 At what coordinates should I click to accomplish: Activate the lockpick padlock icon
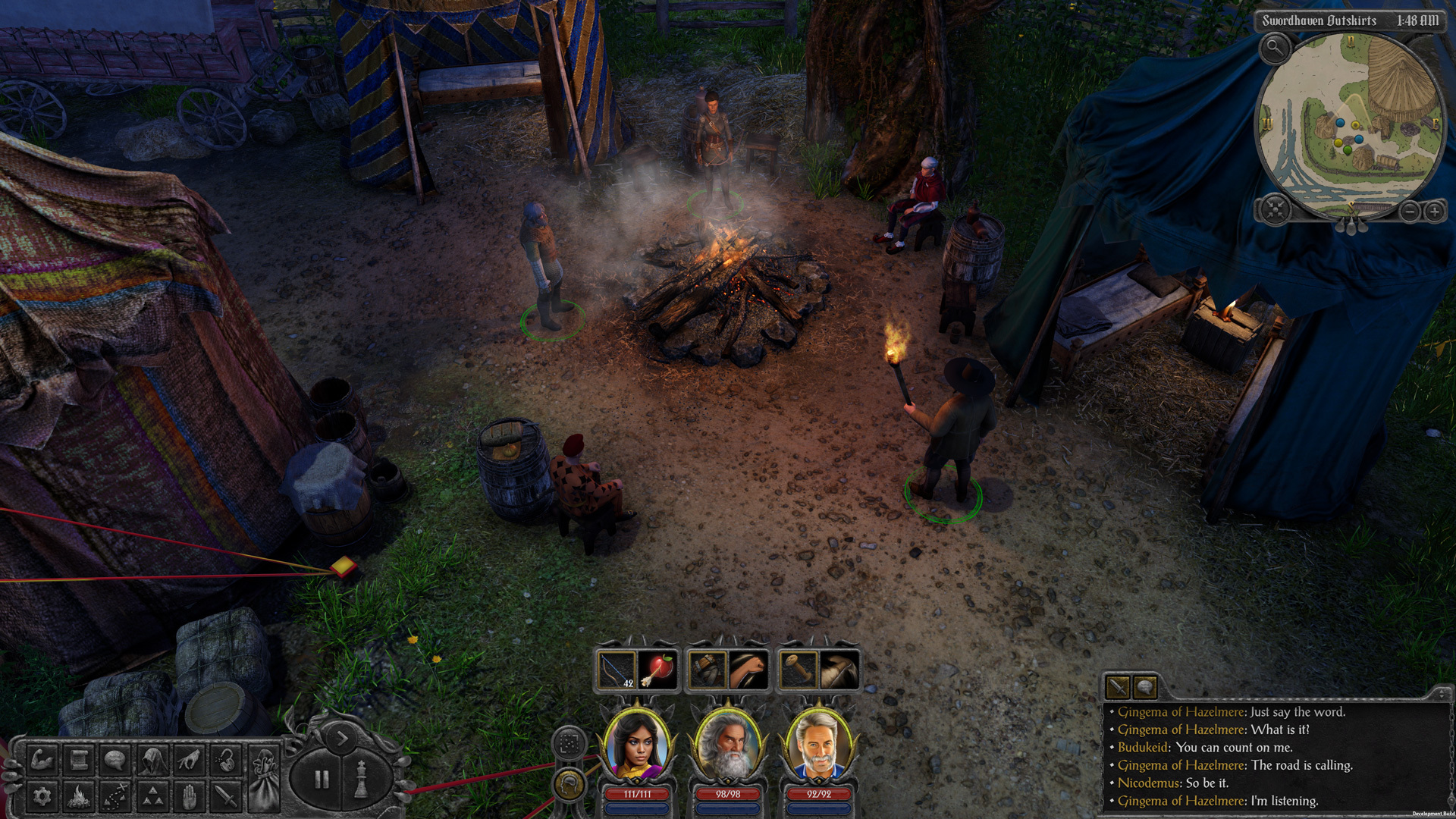tap(225, 759)
